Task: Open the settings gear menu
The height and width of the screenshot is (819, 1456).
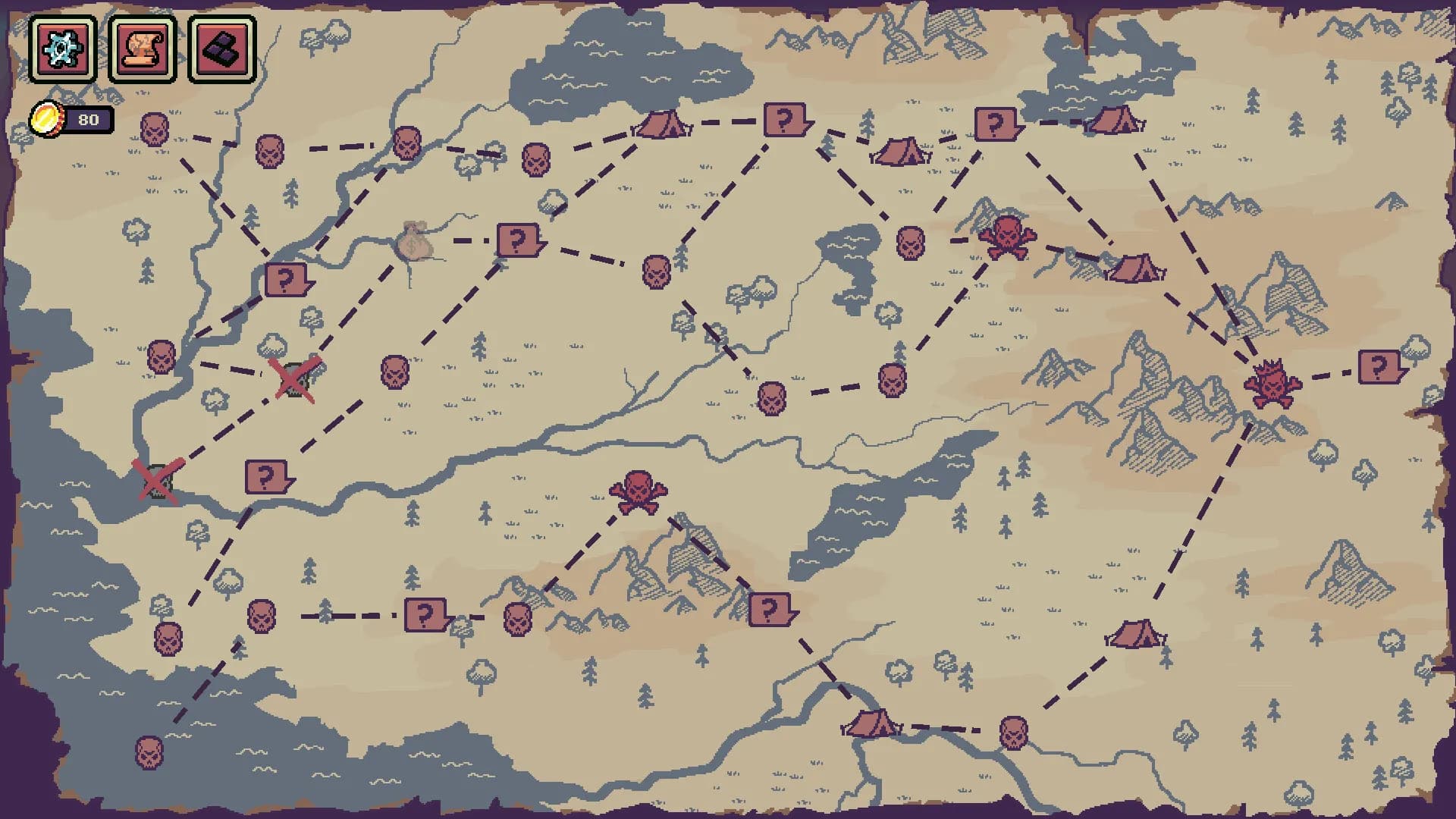Action: pyautogui.click(x=63, y=47)
